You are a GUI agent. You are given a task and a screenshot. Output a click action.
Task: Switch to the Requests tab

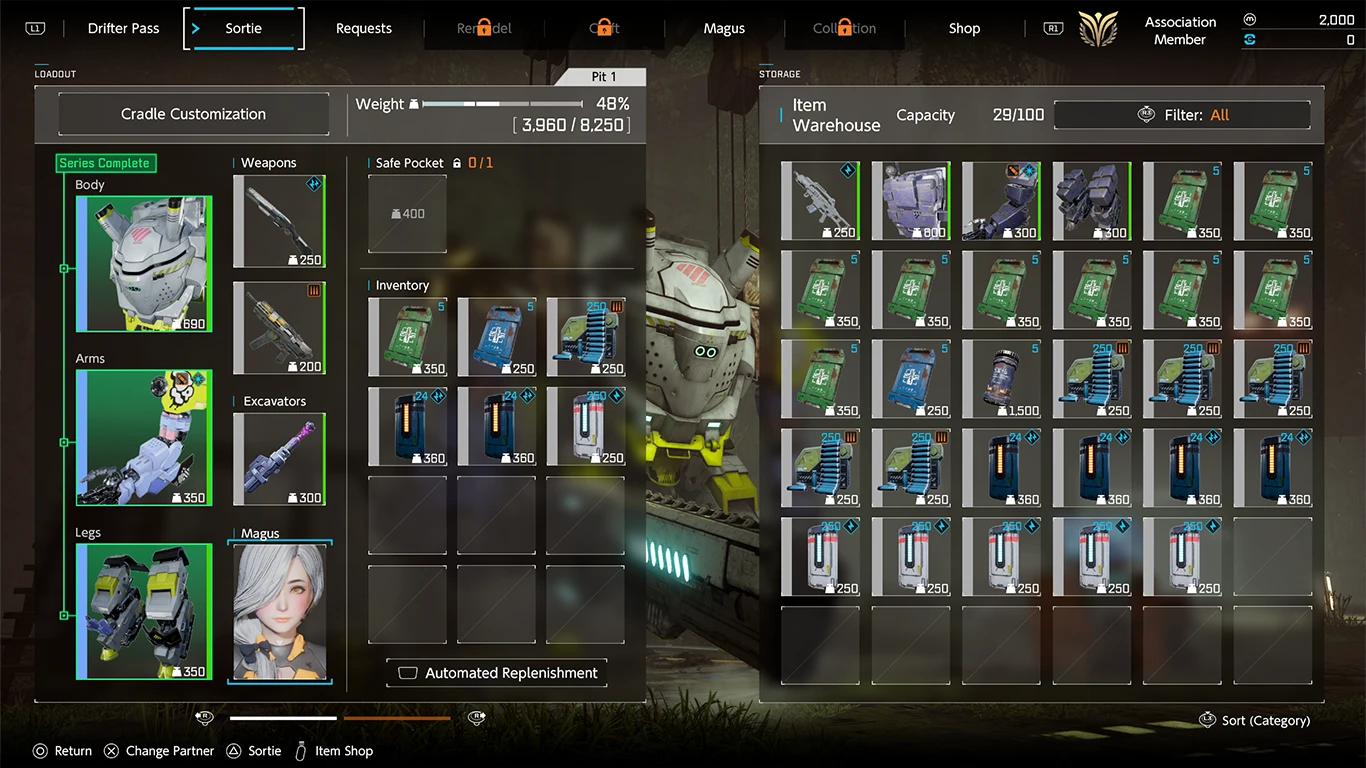pyautogui.click(x=363, y=28)
